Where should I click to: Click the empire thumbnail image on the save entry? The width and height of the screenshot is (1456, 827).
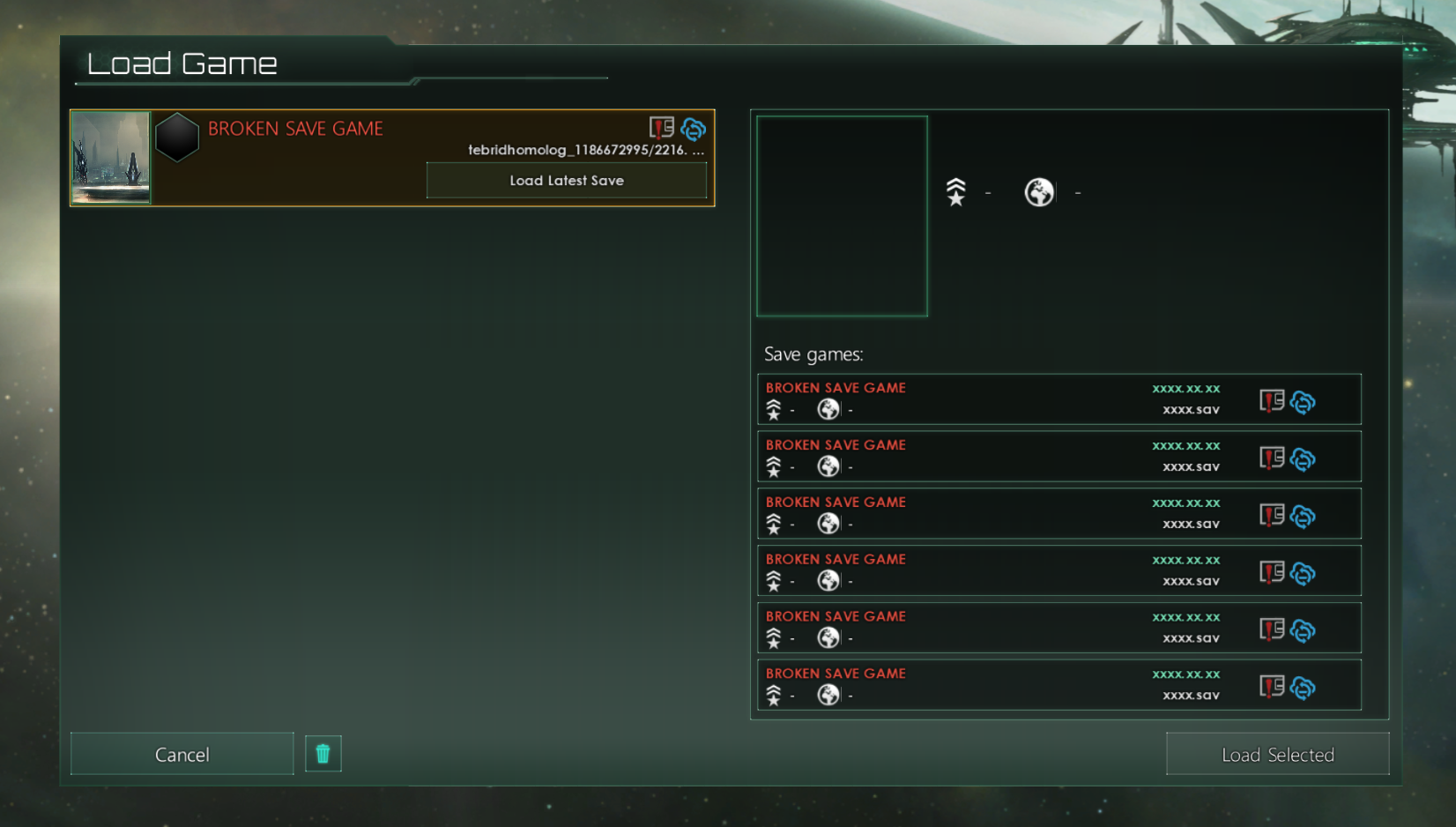click(111, 157)
